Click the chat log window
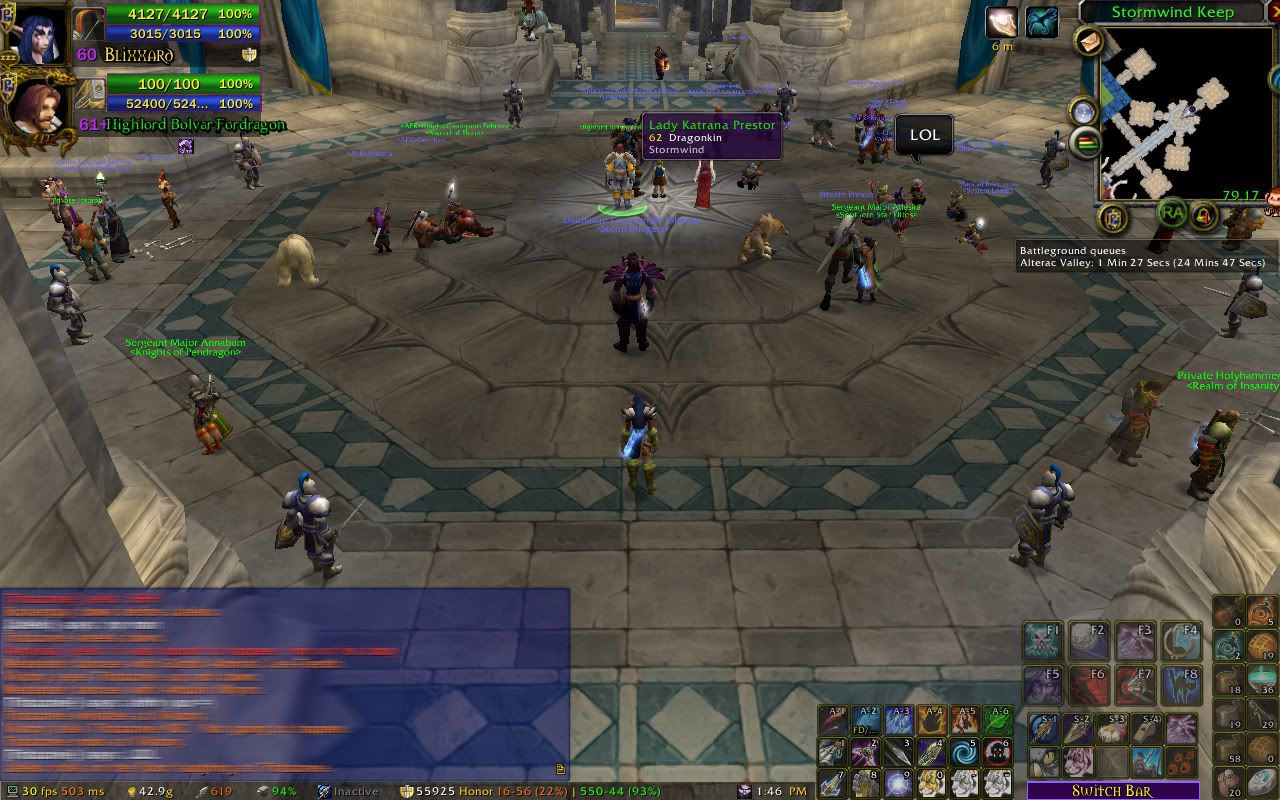1280x800 pixels. (x=285, y=680)
